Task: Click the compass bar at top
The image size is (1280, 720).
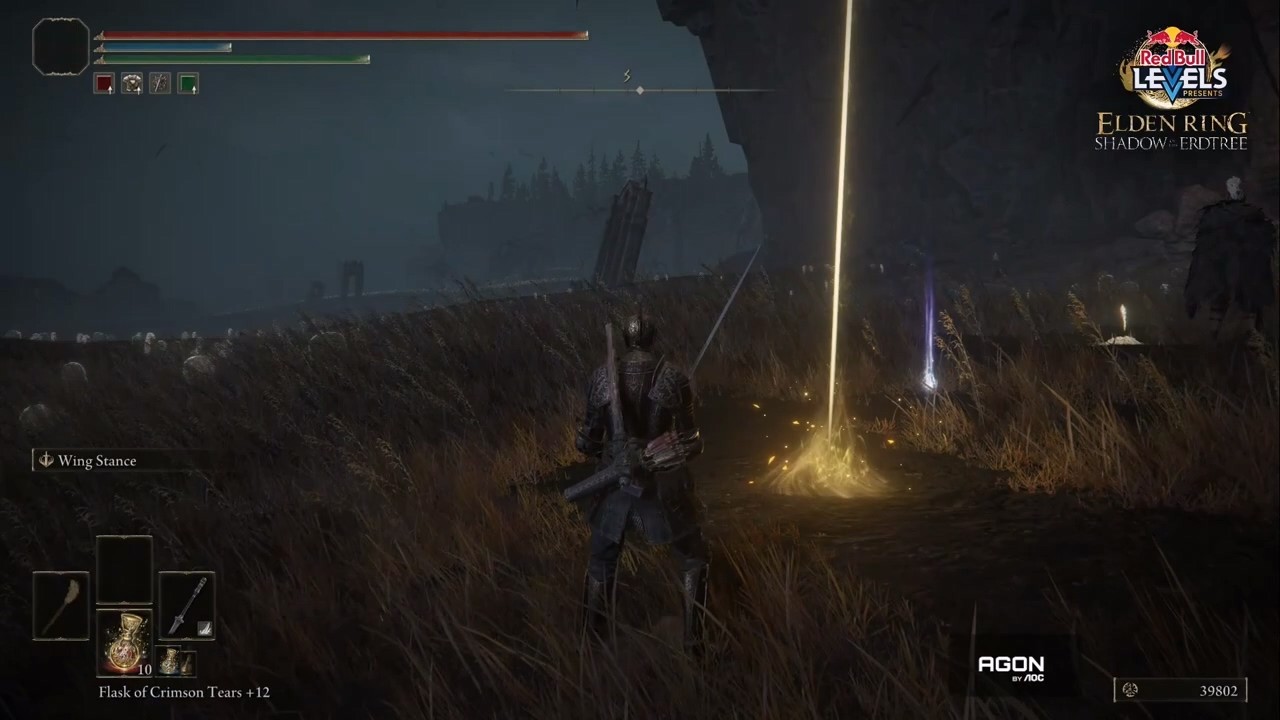Action: point(640,91)
